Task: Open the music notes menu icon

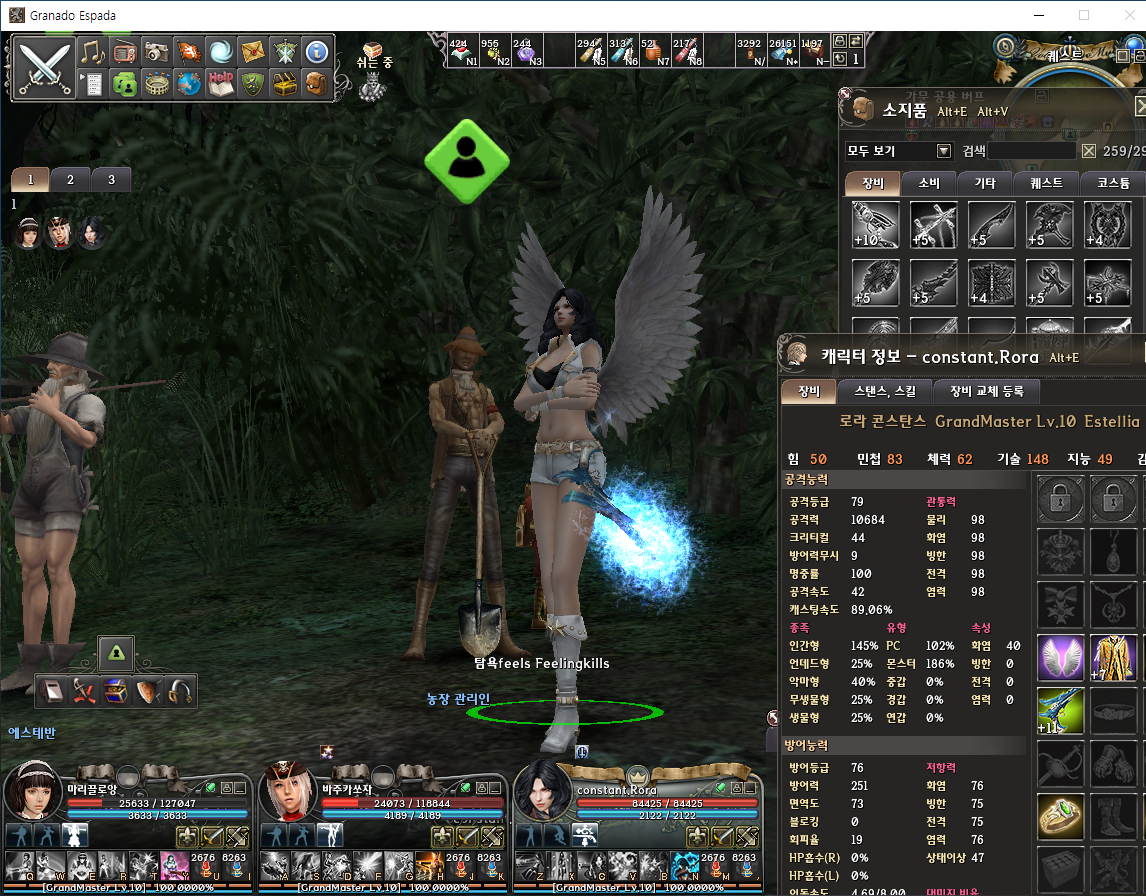Action: 92,52
